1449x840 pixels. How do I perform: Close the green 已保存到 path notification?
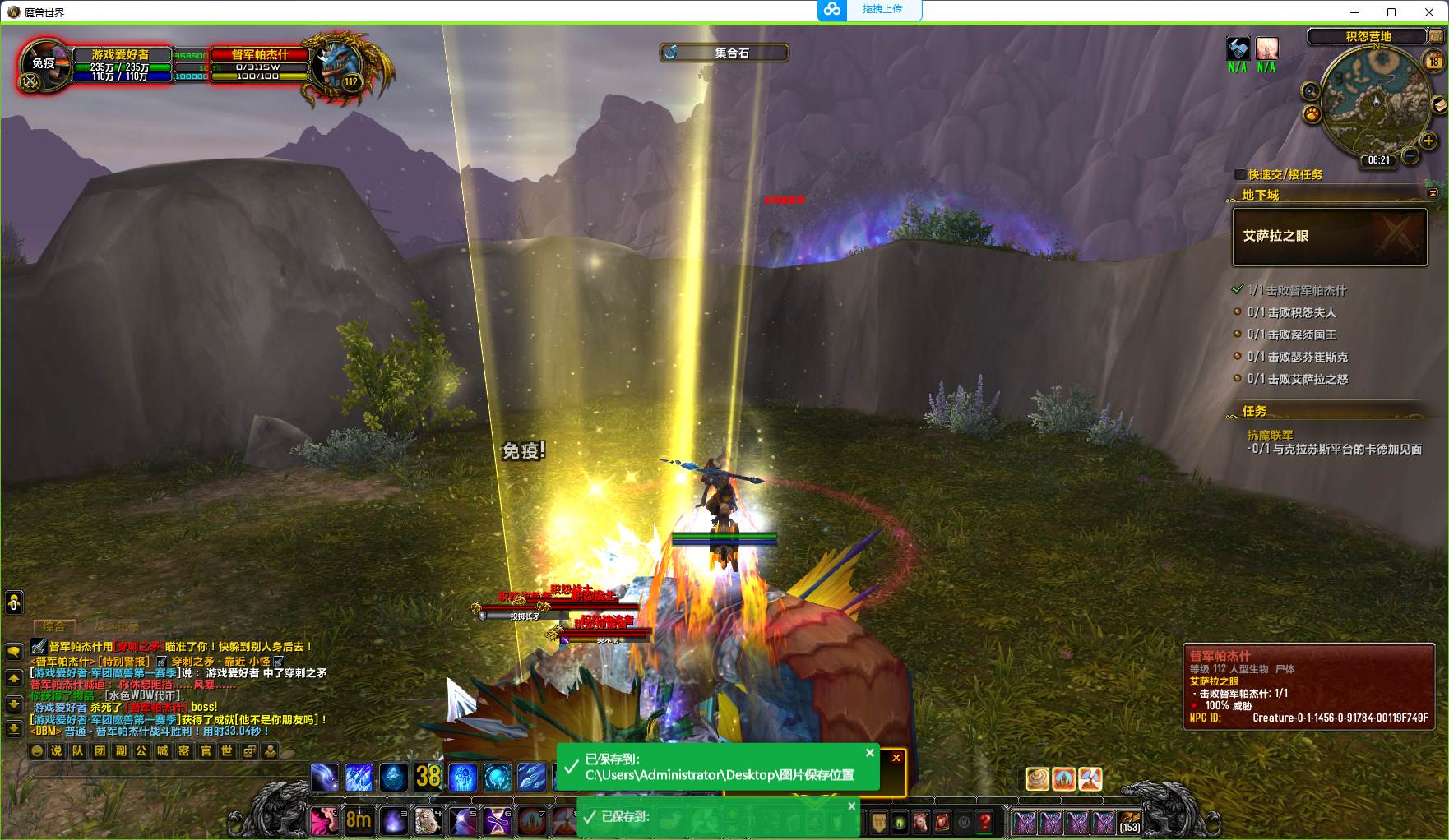869,752
